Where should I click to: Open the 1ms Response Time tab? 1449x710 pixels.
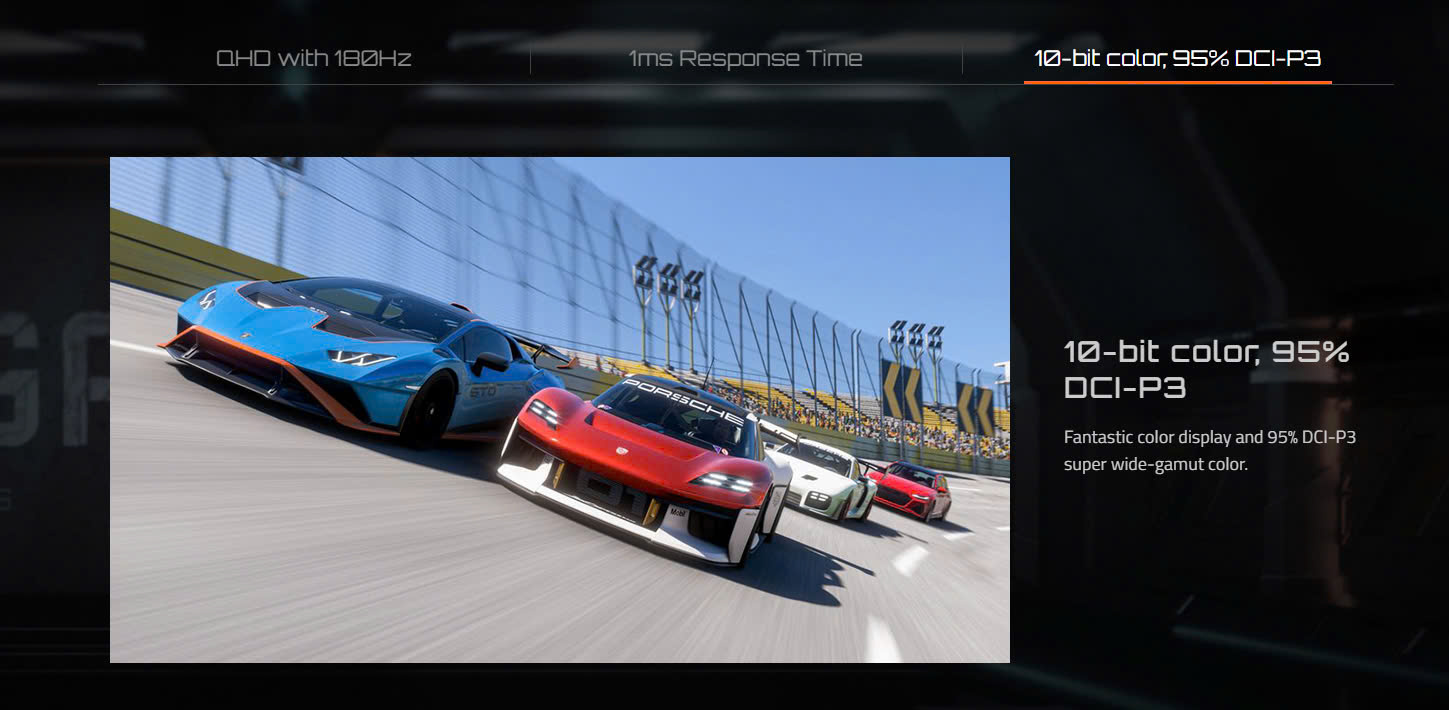click(745, 58)
